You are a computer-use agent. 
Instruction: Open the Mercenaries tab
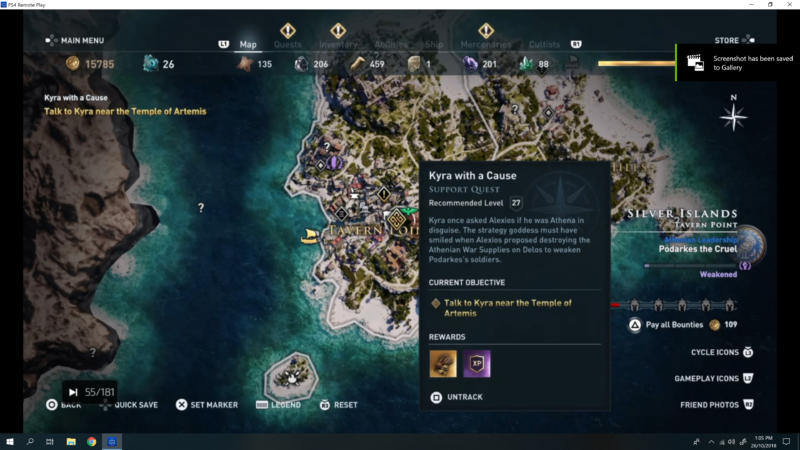485,44
